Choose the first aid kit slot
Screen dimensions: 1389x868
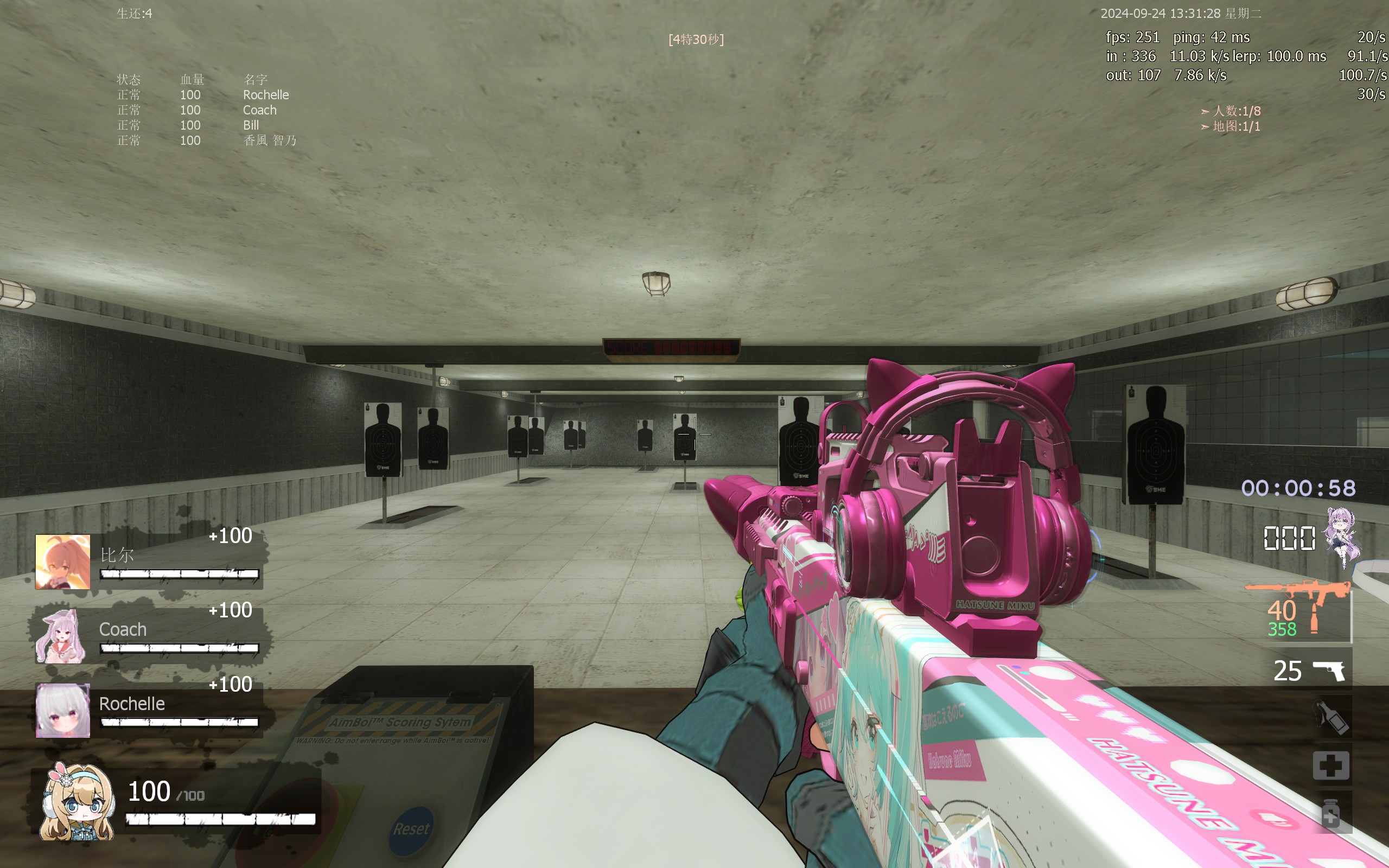coord(1331,765)
